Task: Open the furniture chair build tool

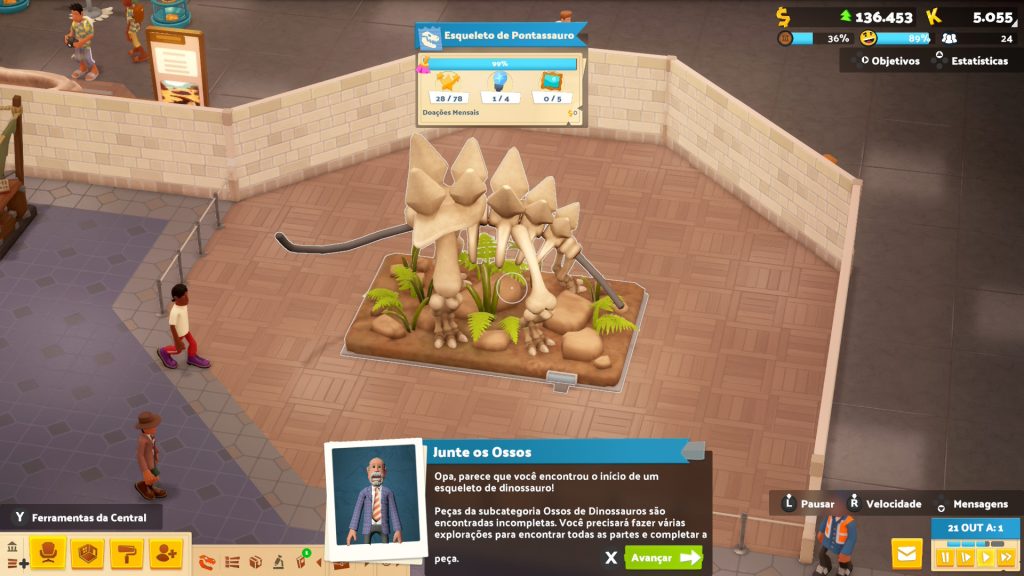Action: point(49,553)
